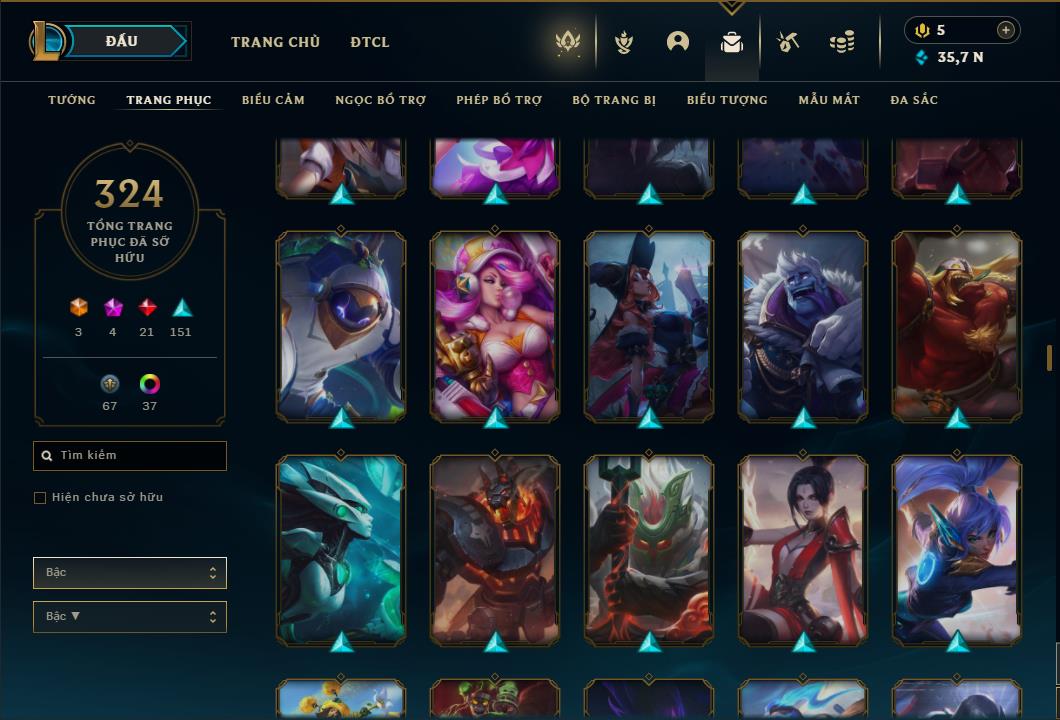Screen dimensions: 1060x720
Task: Click the Tìm kiếm search field
Action: point(130,456)
